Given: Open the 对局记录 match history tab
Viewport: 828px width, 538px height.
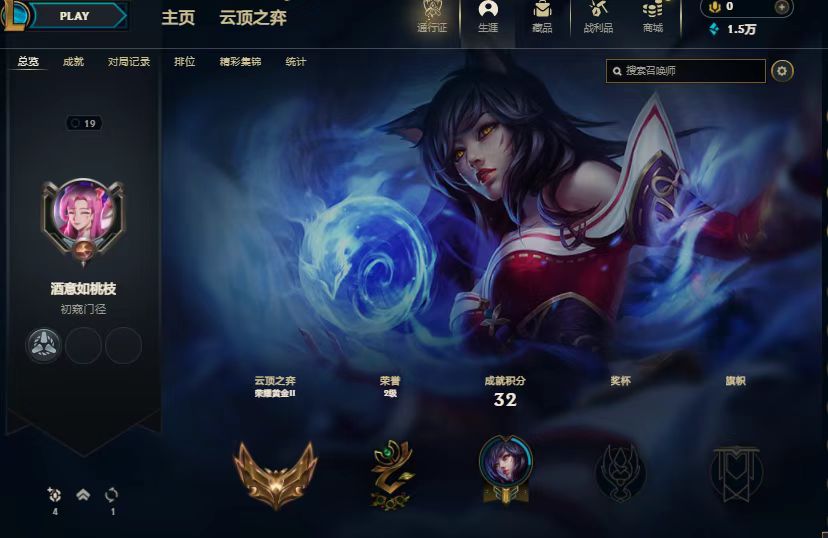Looking at the screenshot, I should [x=129, y=62].
